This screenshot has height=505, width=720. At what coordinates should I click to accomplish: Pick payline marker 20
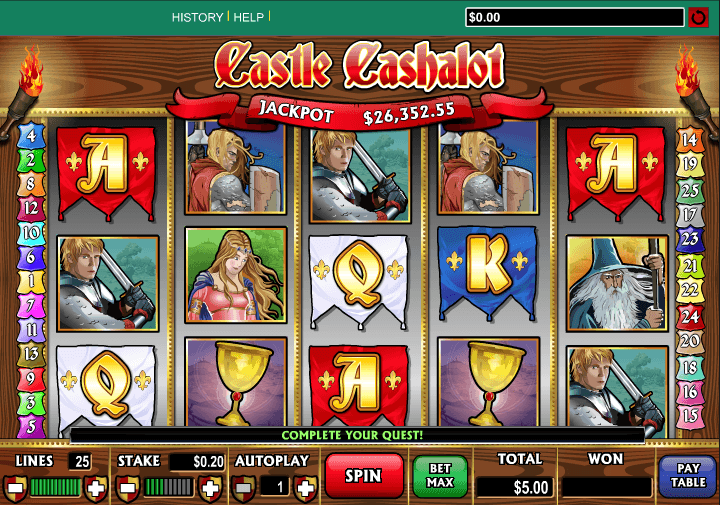[689, 341]
